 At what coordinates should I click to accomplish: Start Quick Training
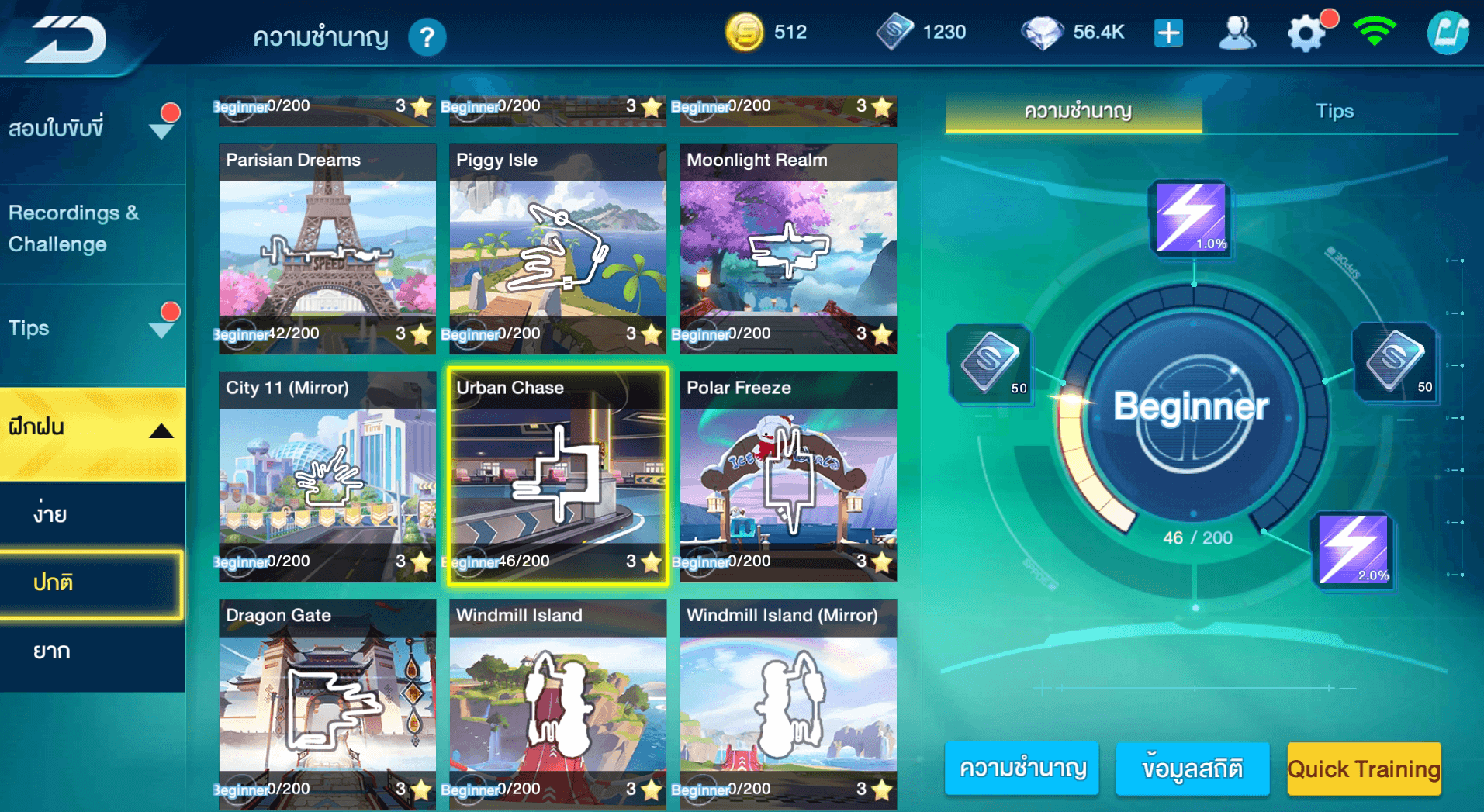pyautogui.click(x=1364, y=769)
